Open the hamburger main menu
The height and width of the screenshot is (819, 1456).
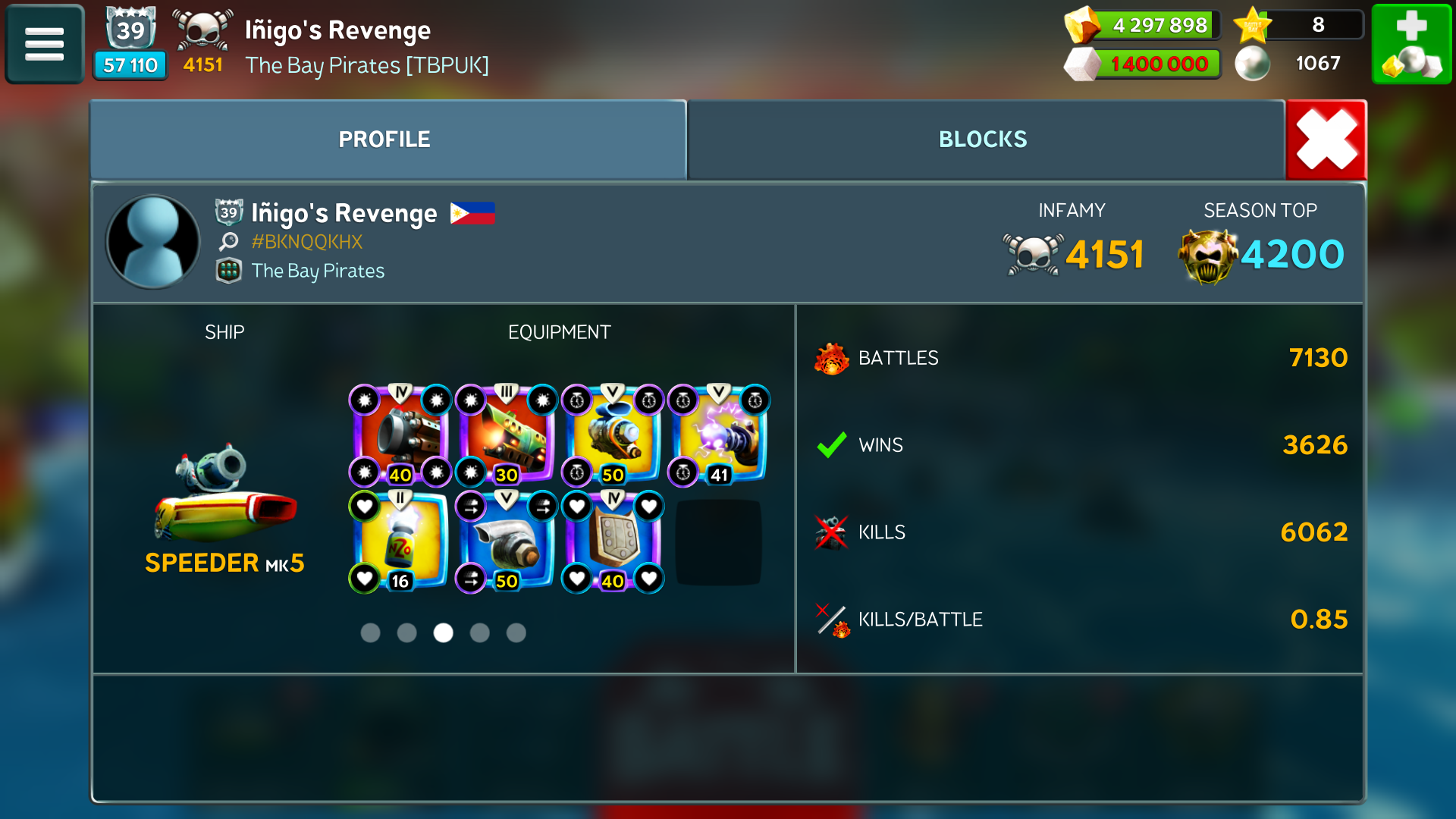point(44,44)
